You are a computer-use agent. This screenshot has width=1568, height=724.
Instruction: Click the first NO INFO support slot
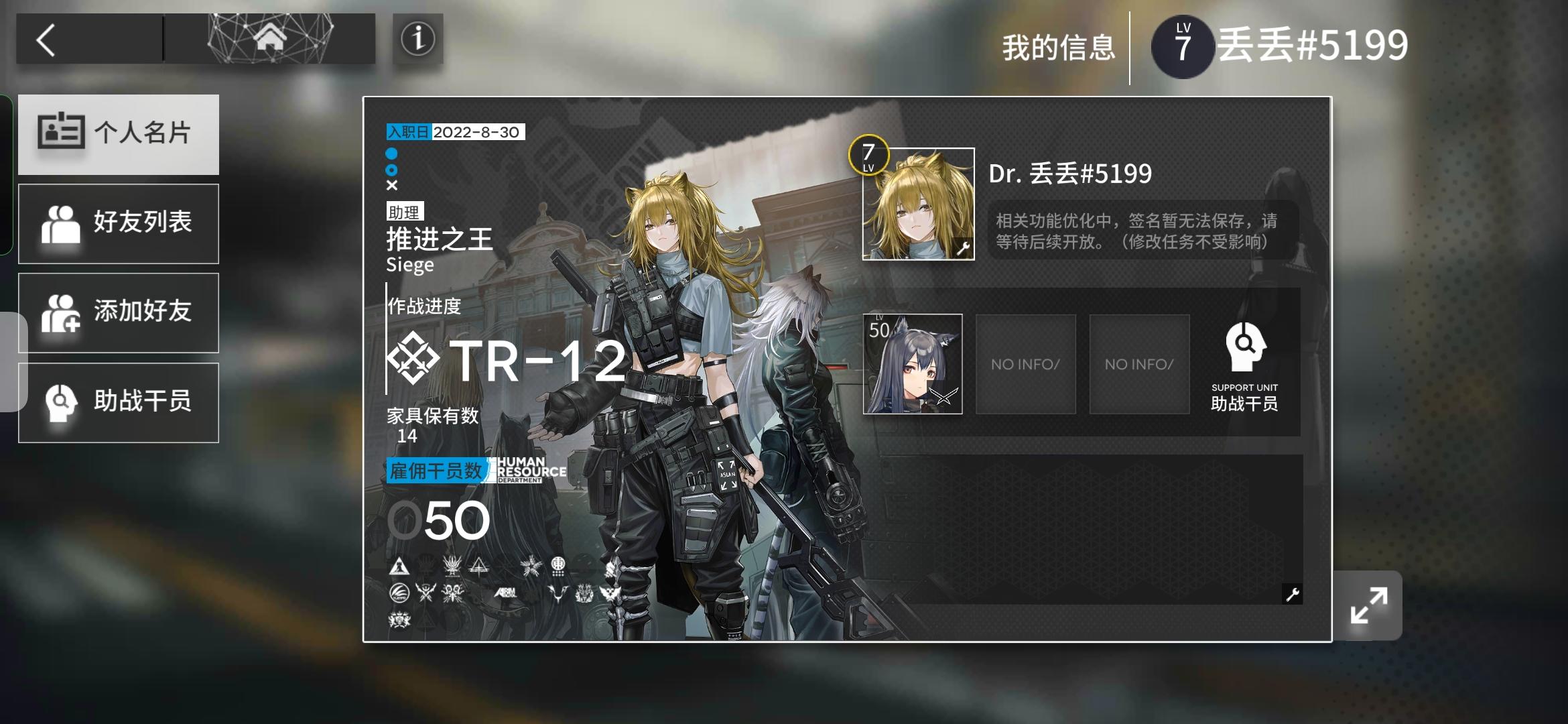[x=1025, y=363]
